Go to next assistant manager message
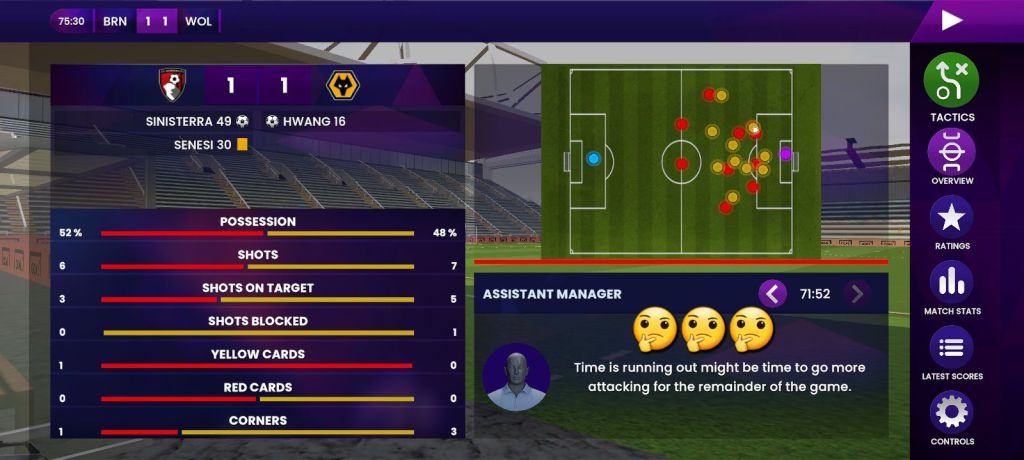The height and width of the screenshot is (460, 1024). click(x=856, y=294)
